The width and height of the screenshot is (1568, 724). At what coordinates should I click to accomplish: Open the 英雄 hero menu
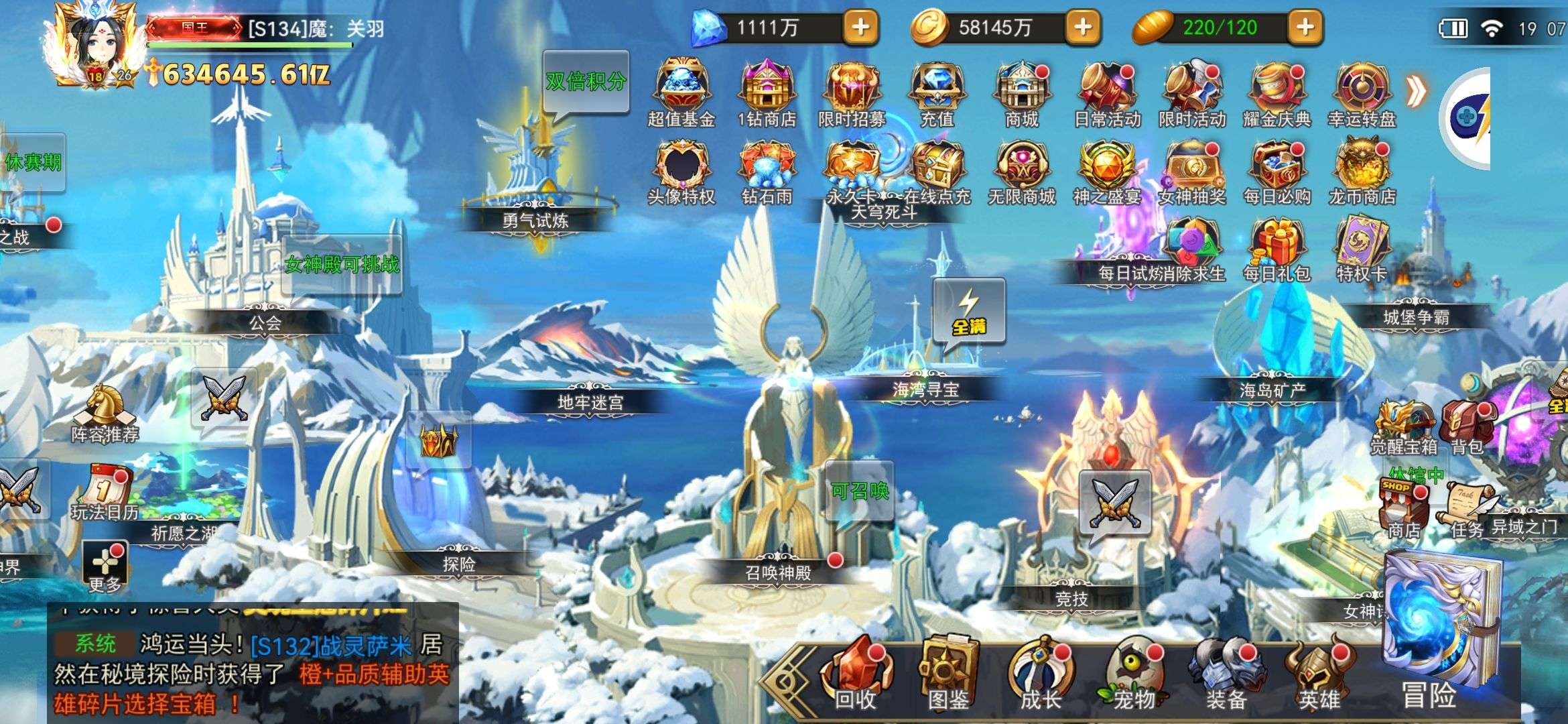(x=1318, y=675)
